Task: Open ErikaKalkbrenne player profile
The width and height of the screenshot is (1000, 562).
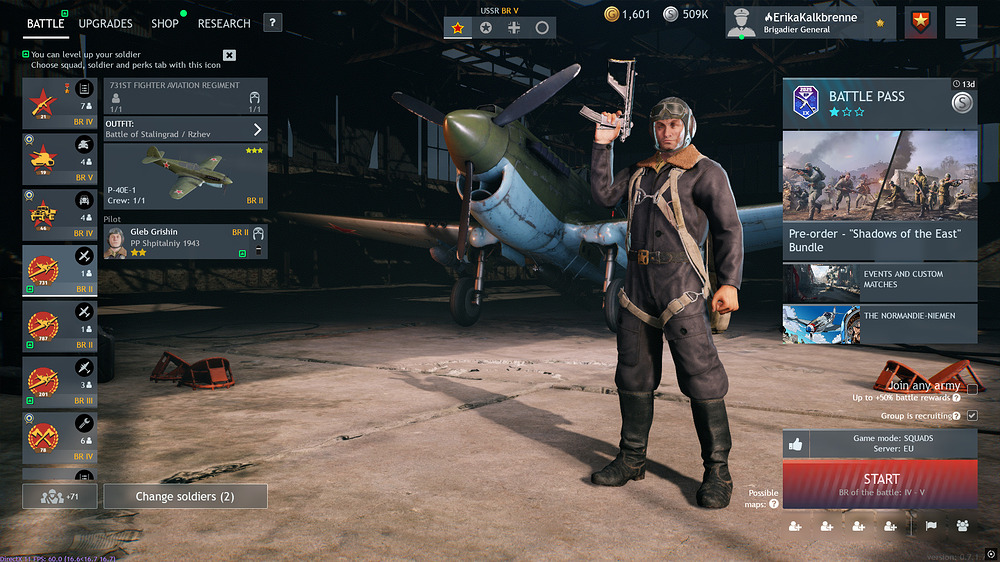Action: pos(810,23)
